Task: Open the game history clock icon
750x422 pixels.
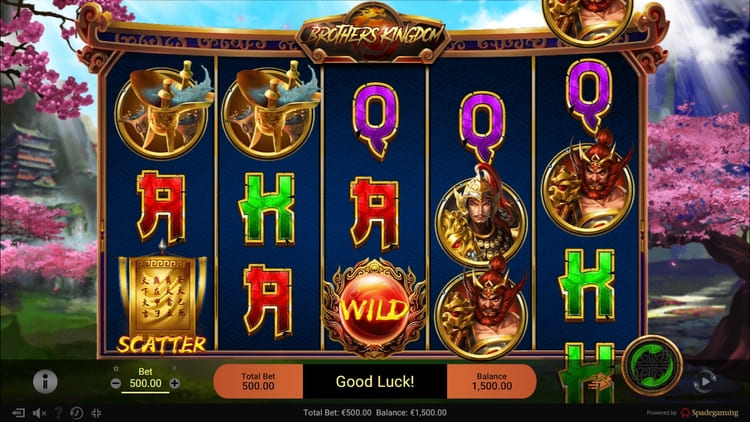Action: [76, 413]
